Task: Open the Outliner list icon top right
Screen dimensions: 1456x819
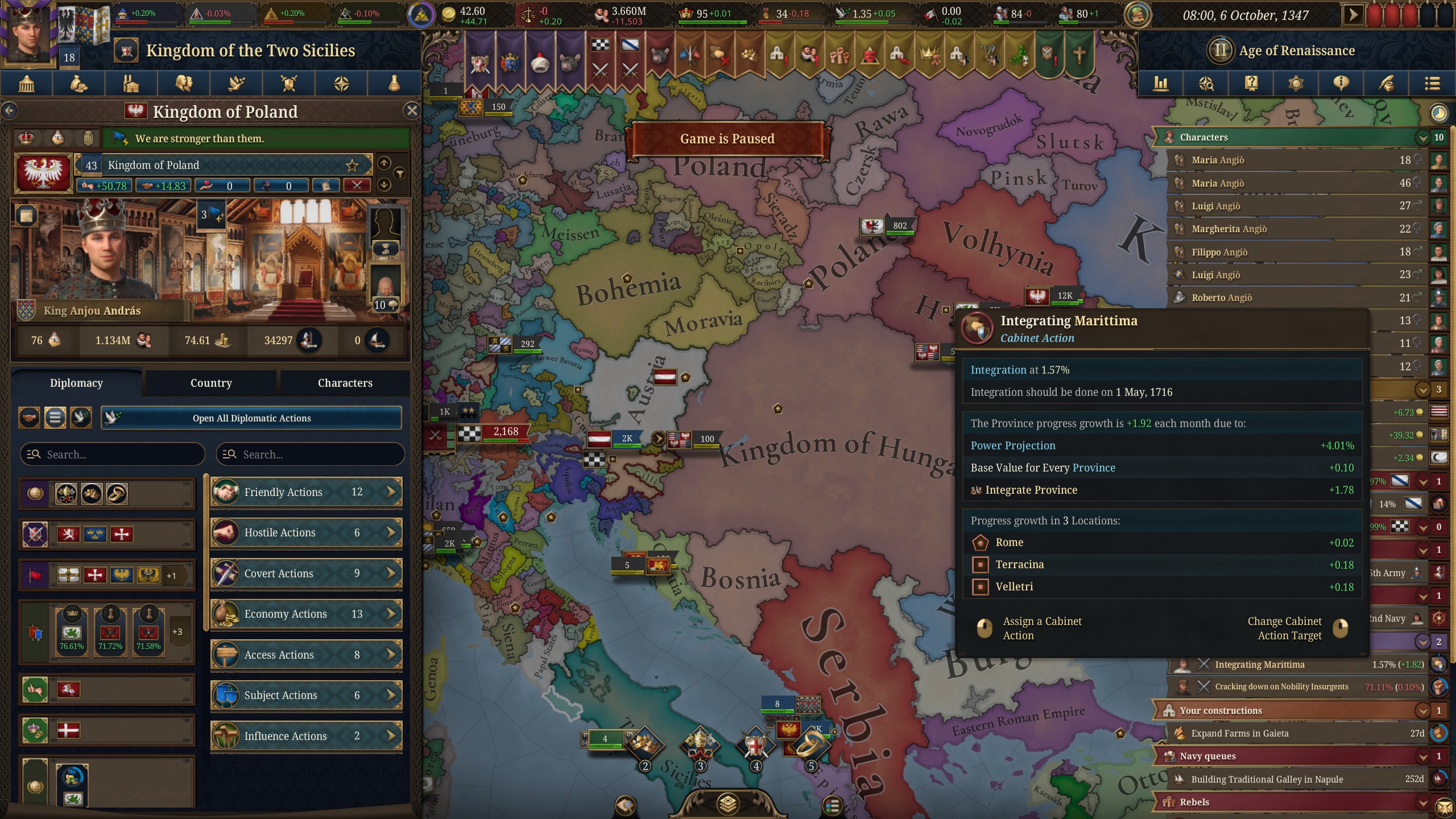Action: (x=1432, y=84)
